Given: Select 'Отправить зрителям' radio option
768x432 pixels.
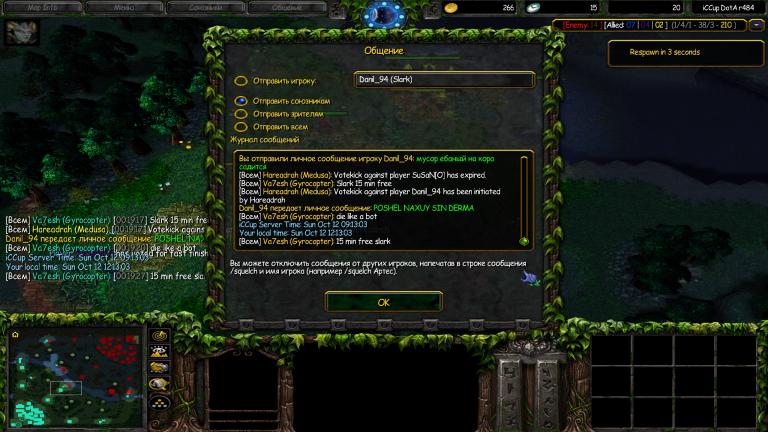Looking at the screenshot, I should pos(241,114).
